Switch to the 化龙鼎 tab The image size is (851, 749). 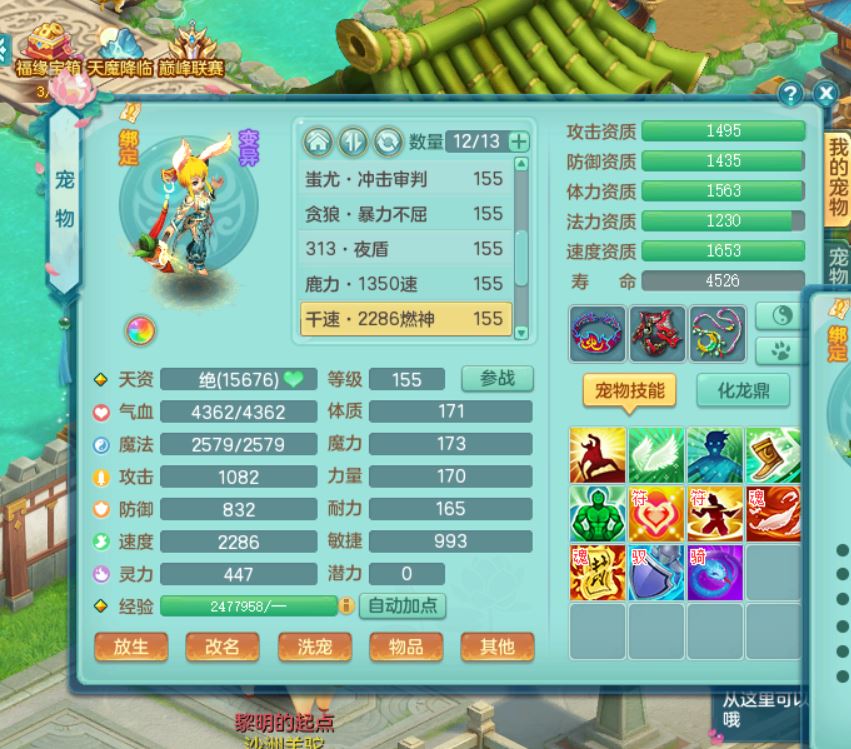tap(742, 390)
